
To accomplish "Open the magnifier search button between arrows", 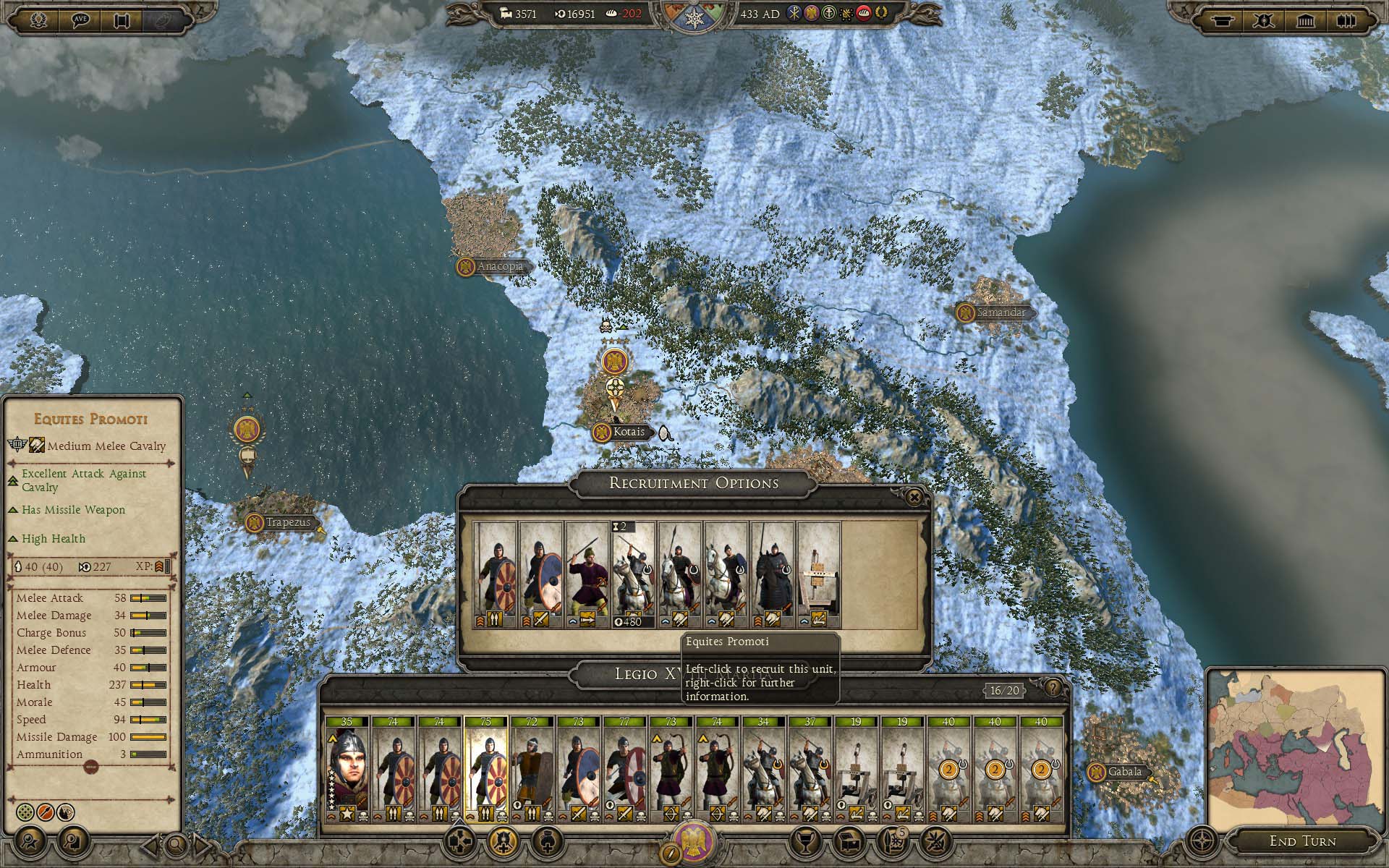I will click(176, 843).
